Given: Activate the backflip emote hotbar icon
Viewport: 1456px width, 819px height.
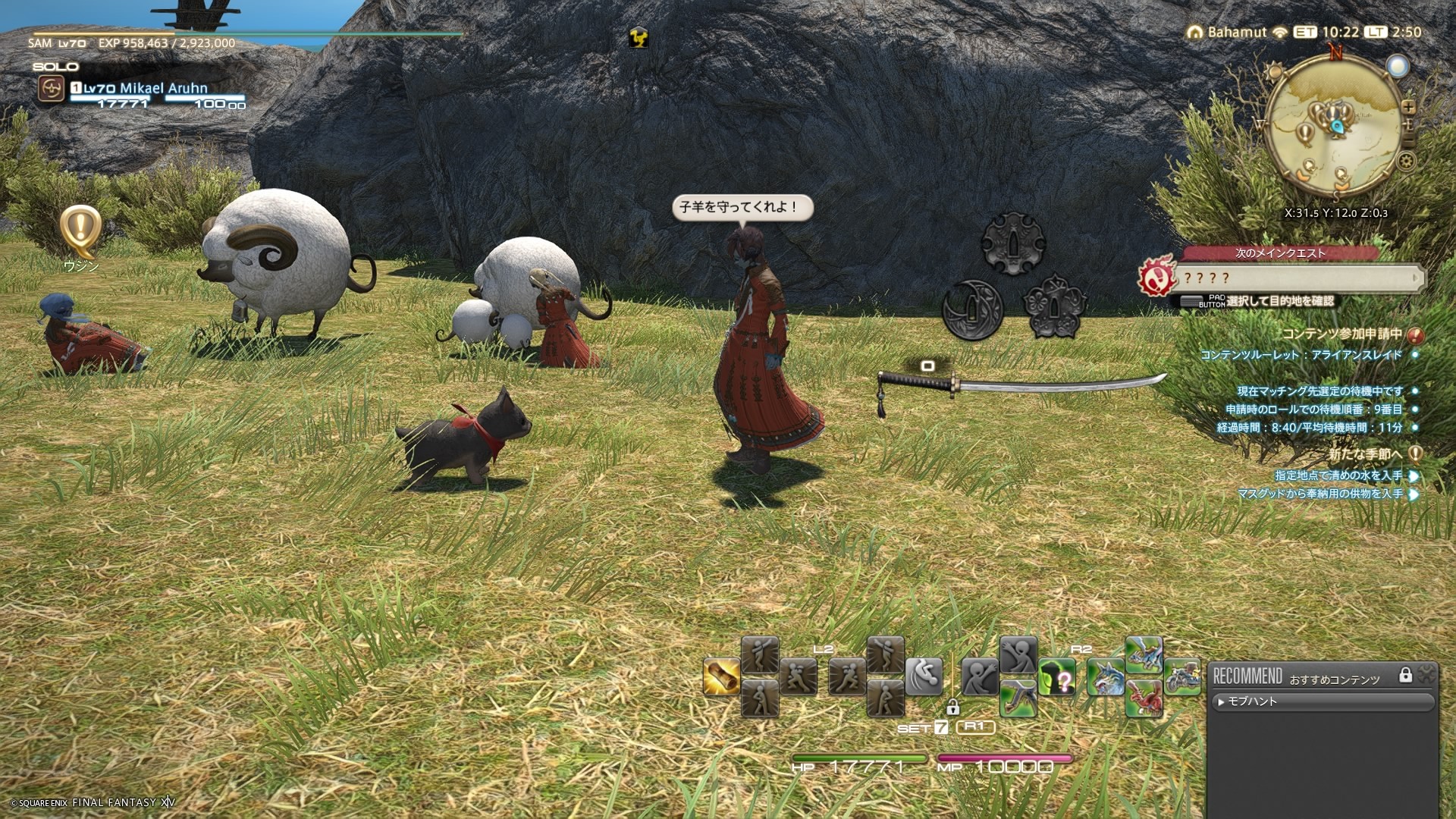Looking at the screenshot, I should pos(924,676).
